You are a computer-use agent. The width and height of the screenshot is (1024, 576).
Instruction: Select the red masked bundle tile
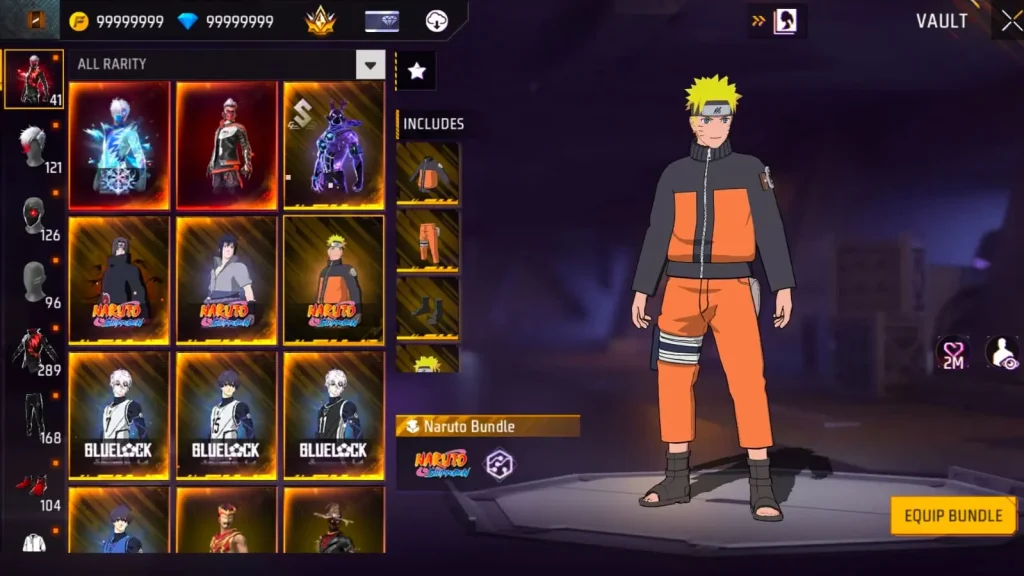pyautogui.click(x=226, y=145)
